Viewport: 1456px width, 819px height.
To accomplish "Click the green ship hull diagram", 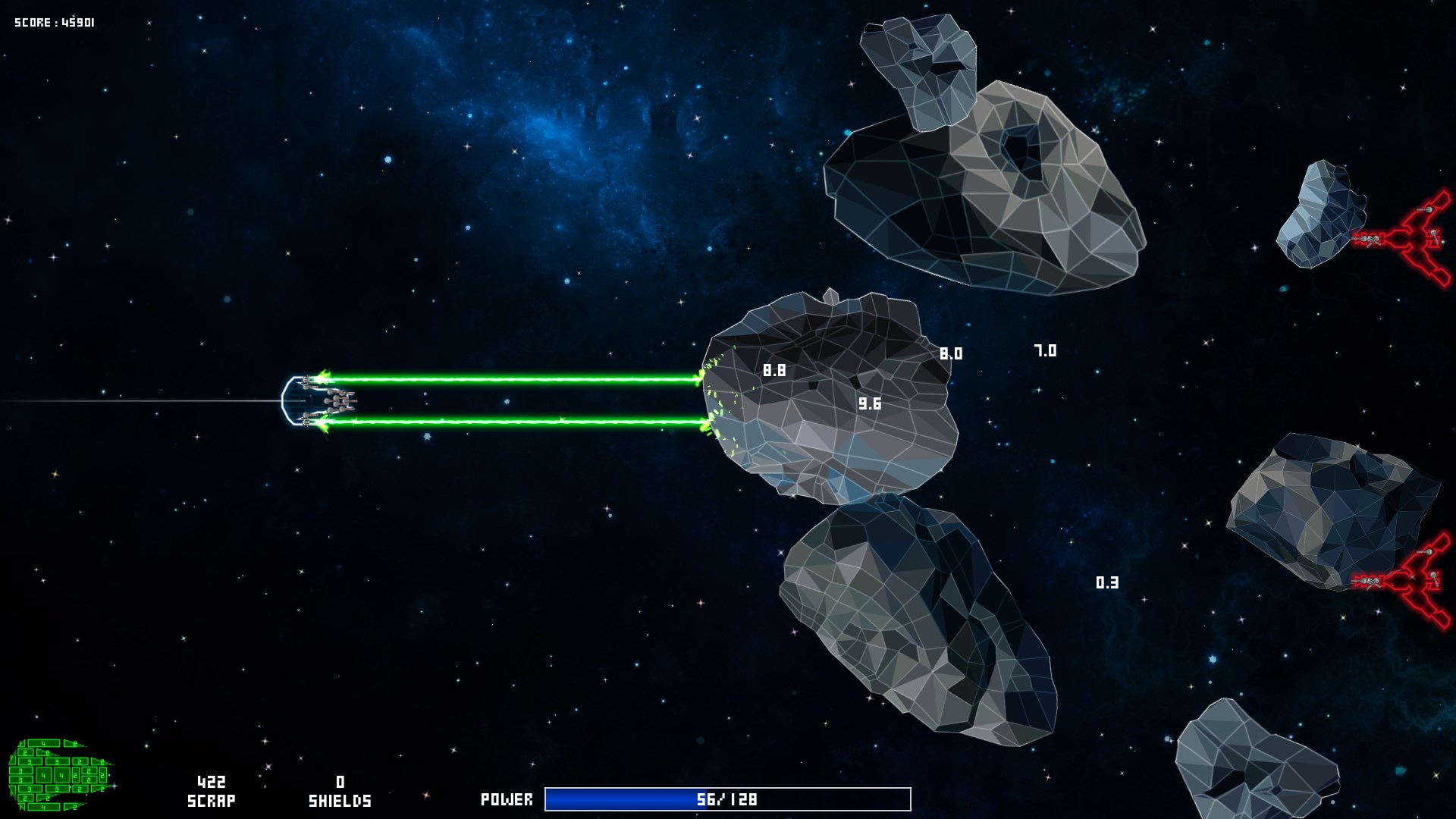I will pyautogui.click(x=59, y=774).
